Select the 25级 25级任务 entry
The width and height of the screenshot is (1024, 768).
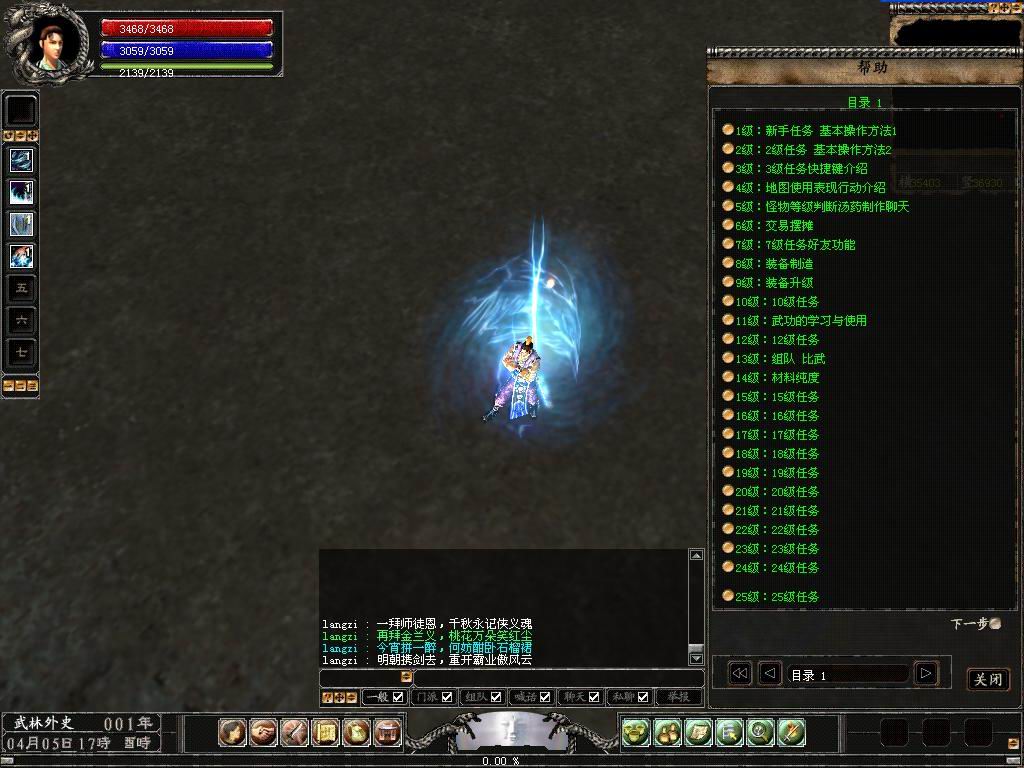coord(791,597)
